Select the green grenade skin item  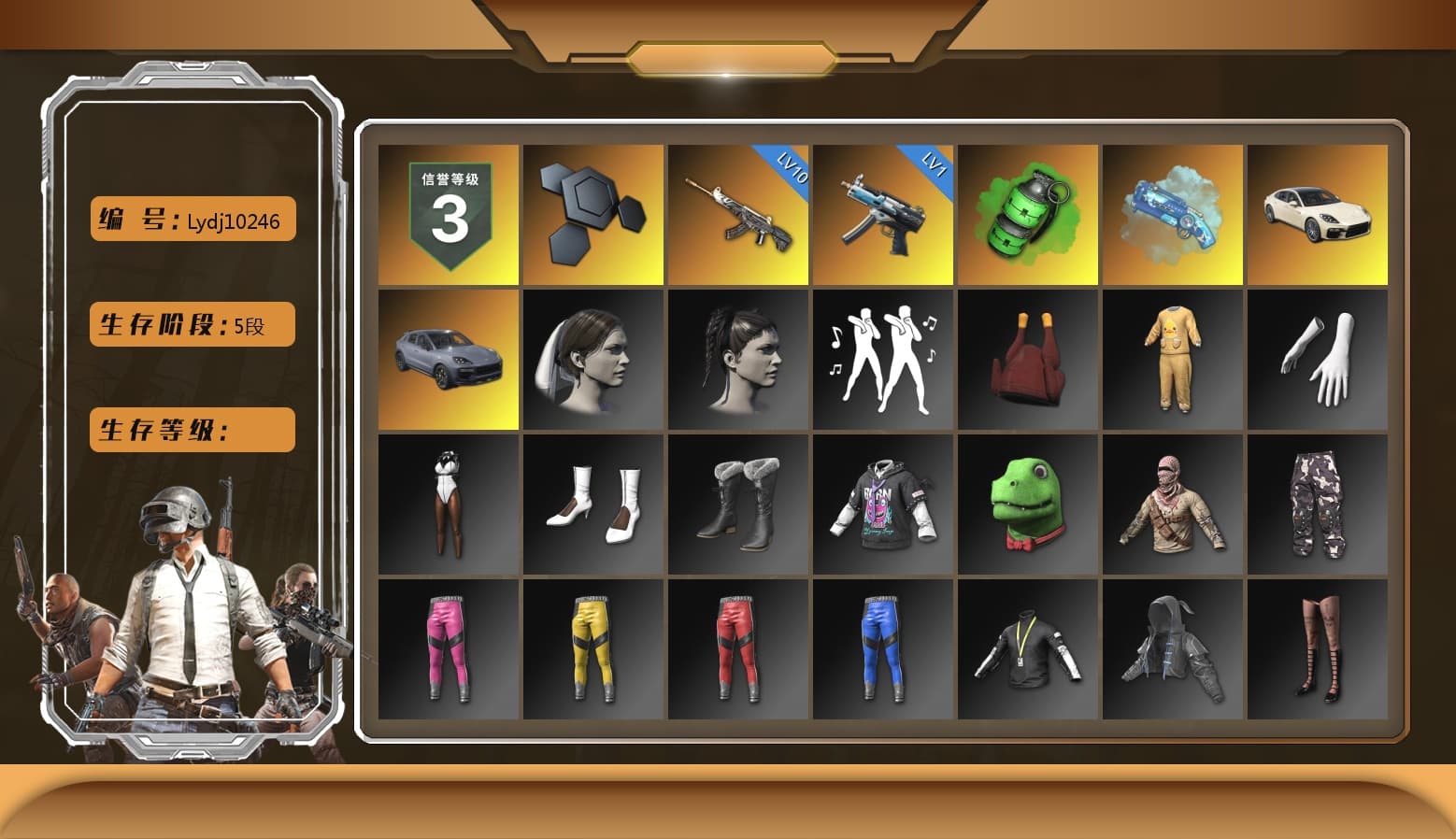click(x=1027, y=213)
